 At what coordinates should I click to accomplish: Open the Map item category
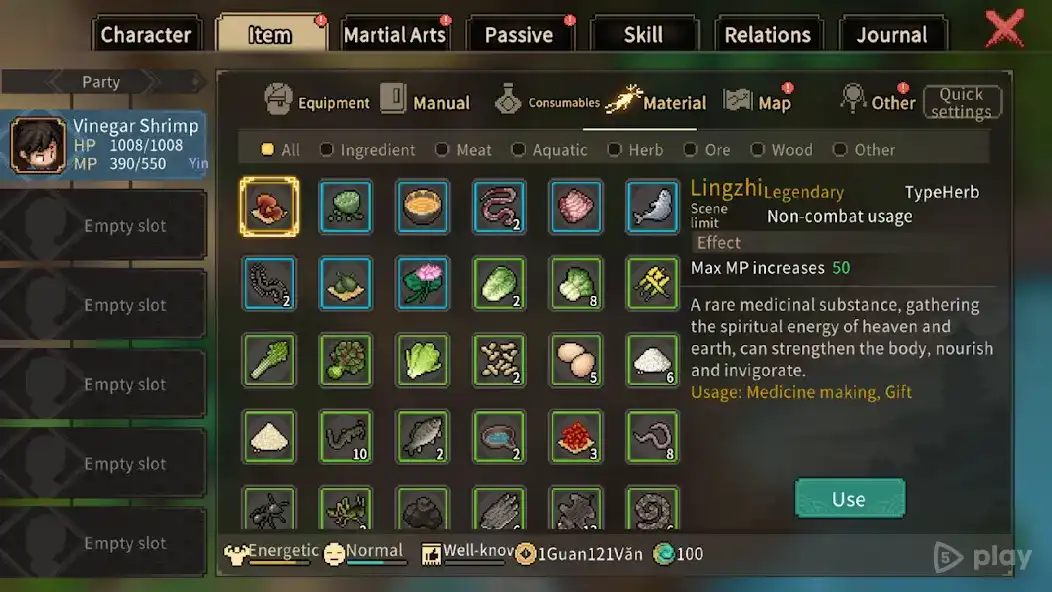coord(758,101)
